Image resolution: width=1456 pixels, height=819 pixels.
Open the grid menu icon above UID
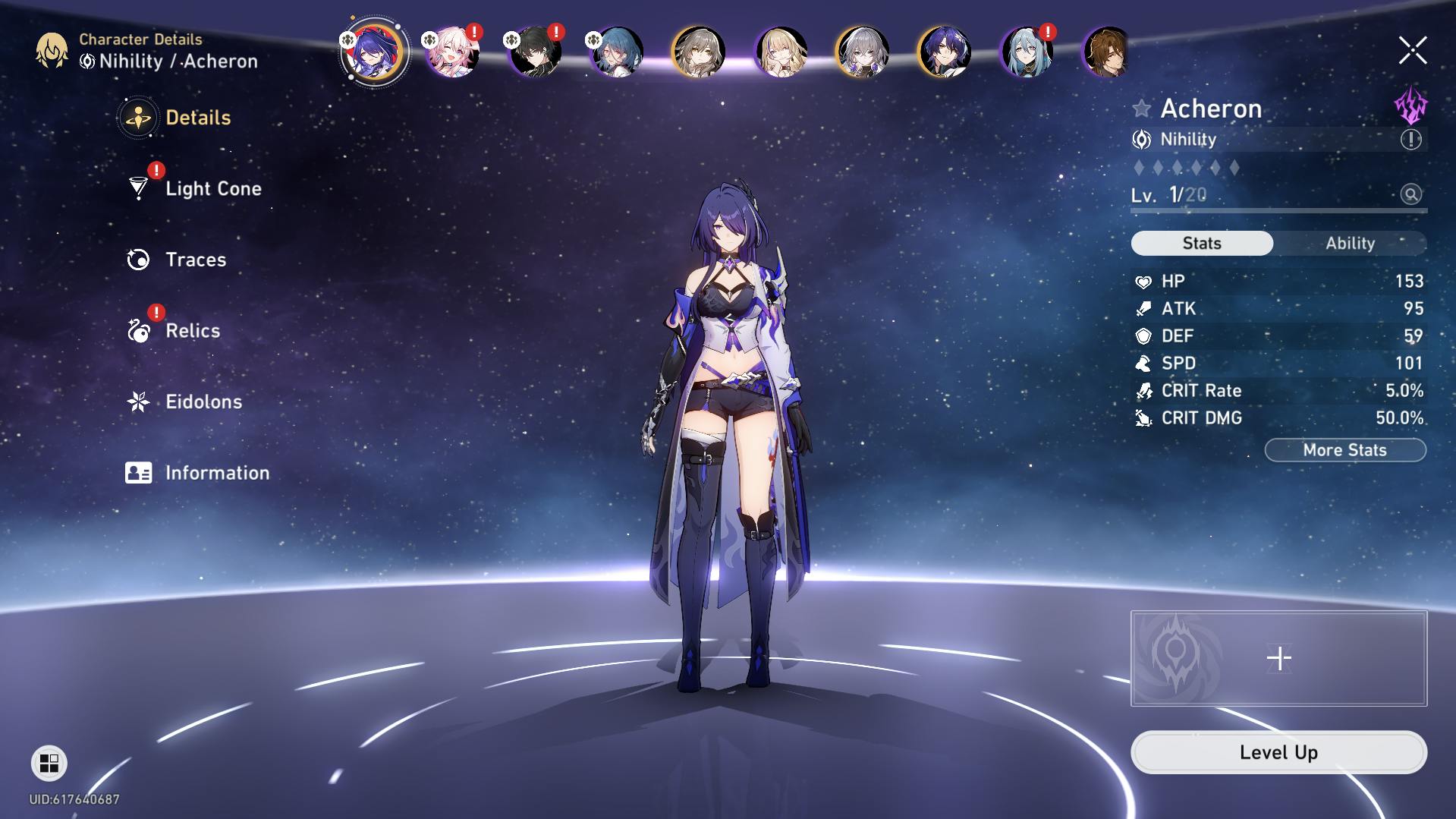coord(49,763)
